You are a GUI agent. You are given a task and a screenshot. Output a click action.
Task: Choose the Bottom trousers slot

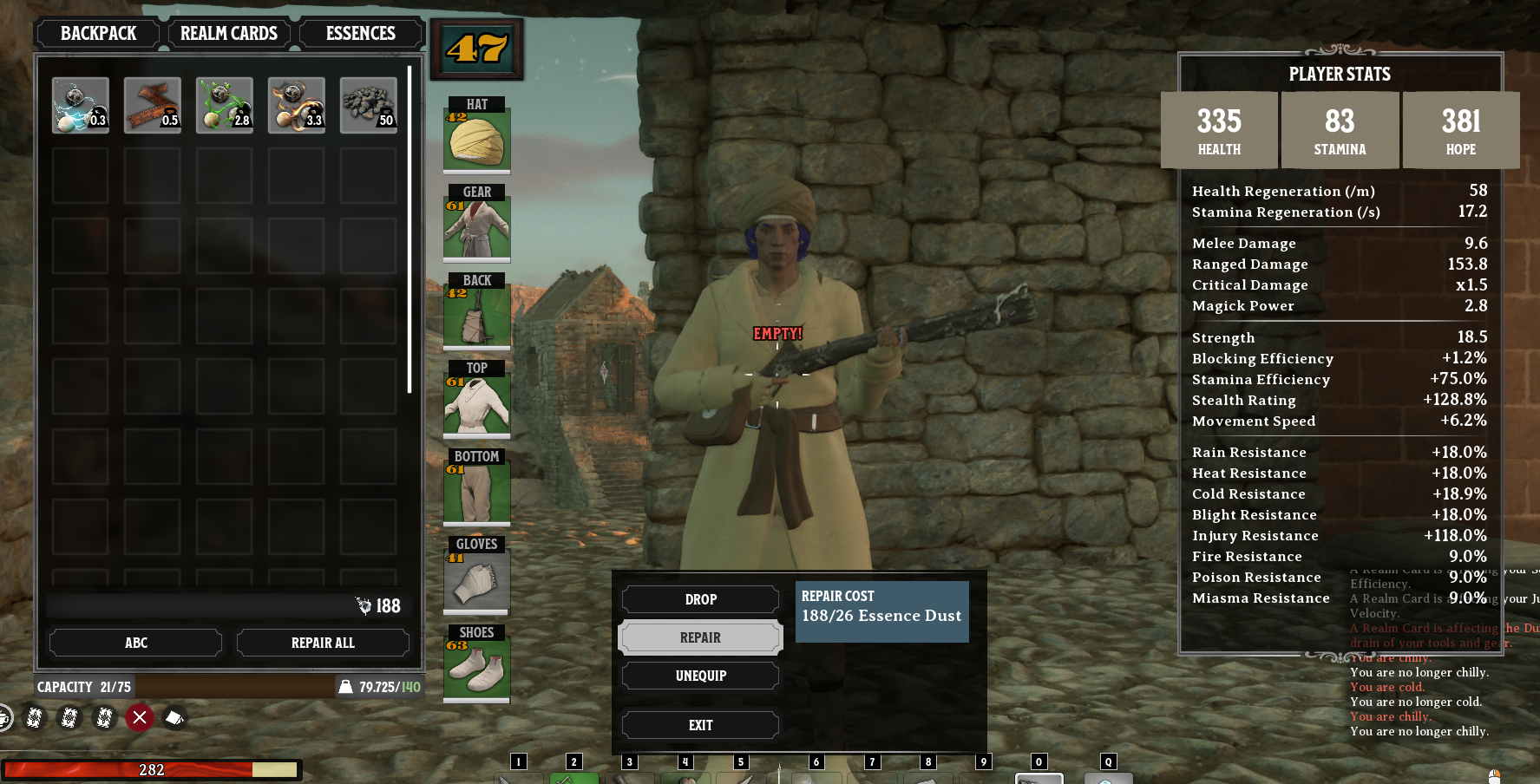point(476,492)
